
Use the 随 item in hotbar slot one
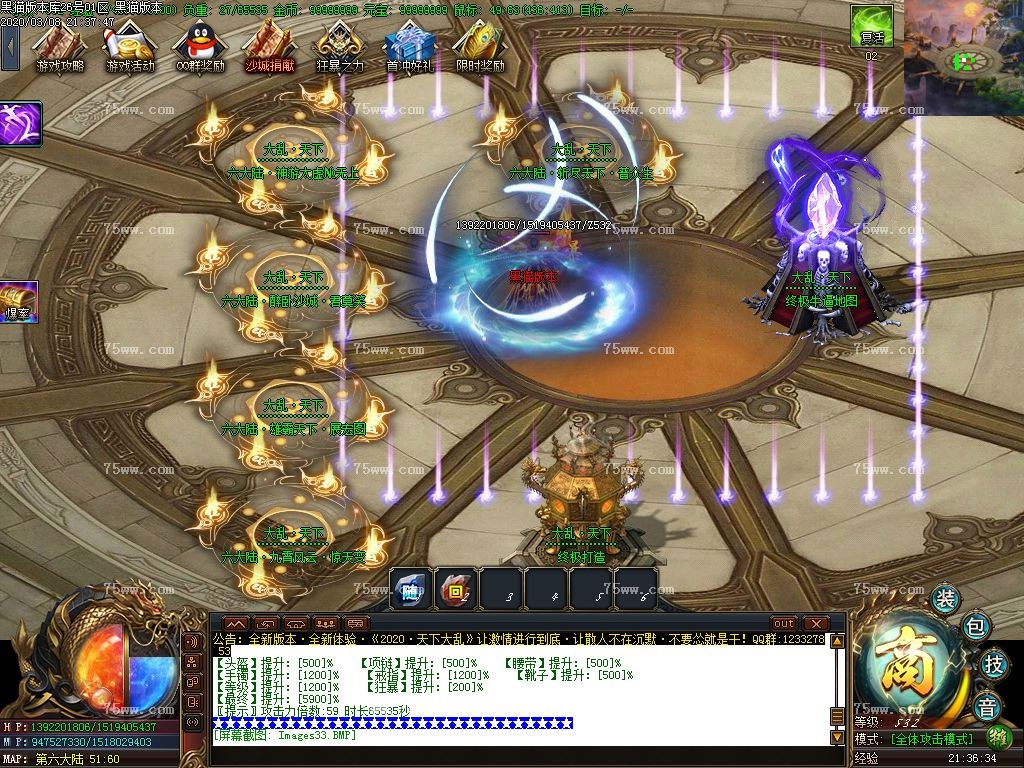pyautogui.click(x=410, y=589)
